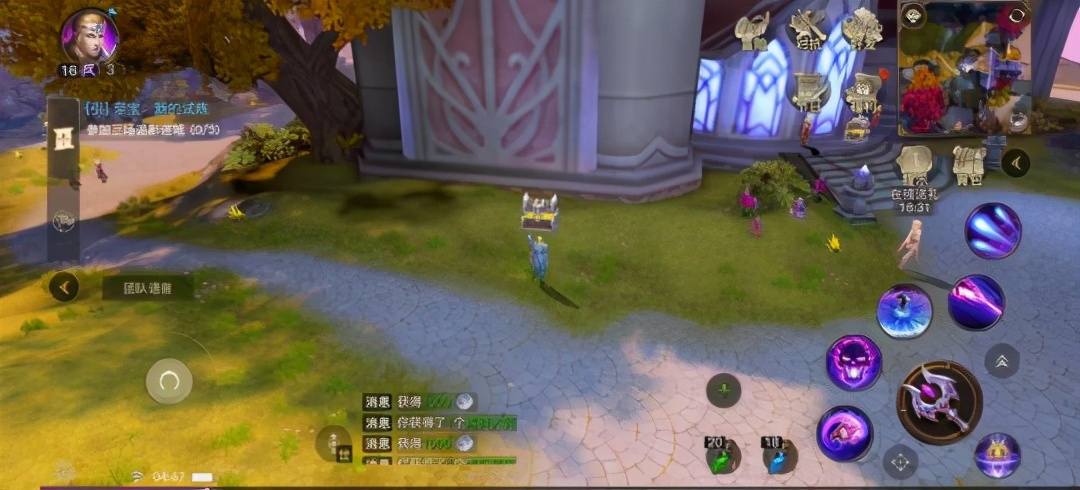Attack with the main scythe button
The width and height of the screenshot is (1080, 490).
tap(939, 402)
